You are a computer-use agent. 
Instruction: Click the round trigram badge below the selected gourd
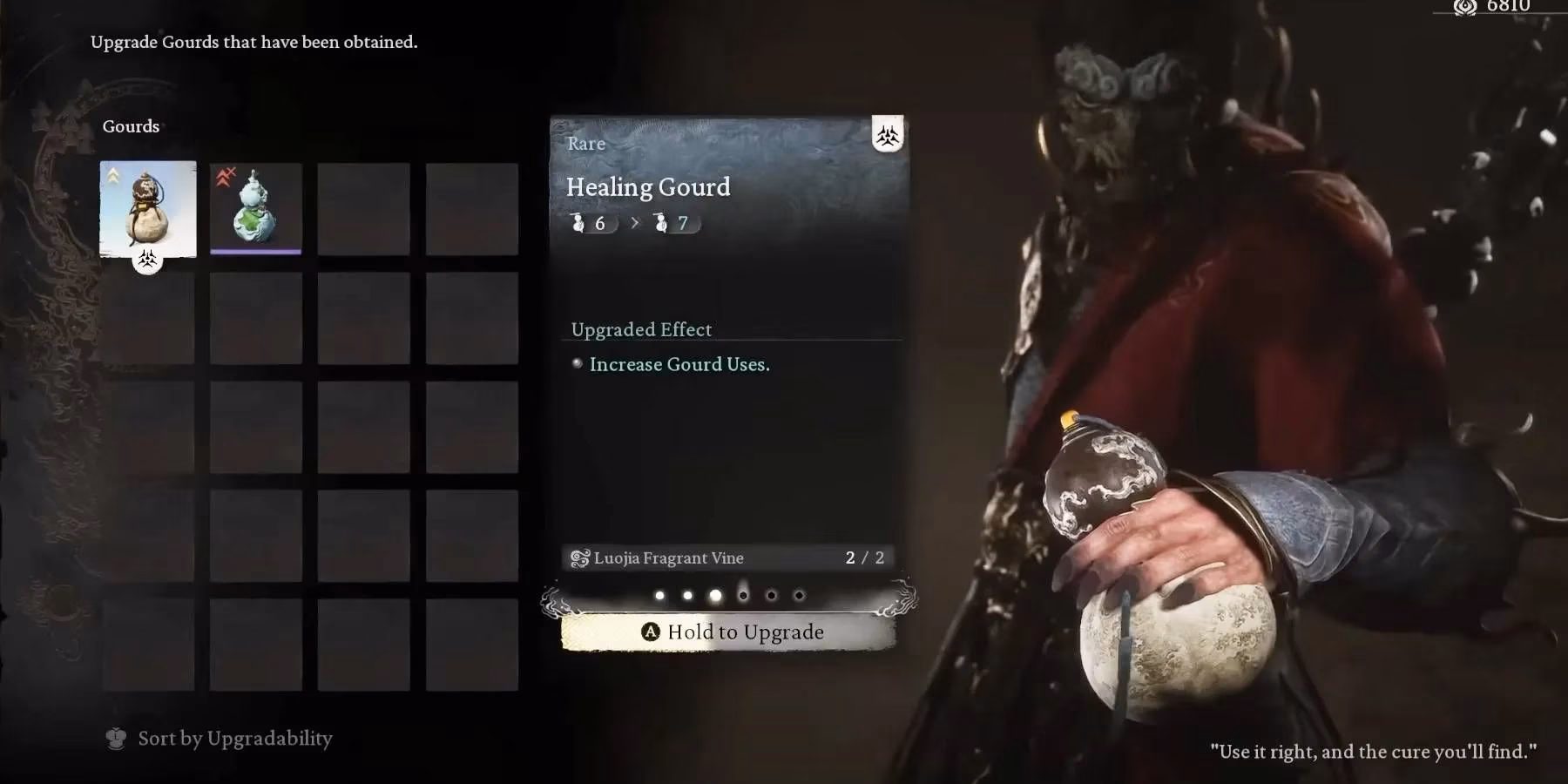146,263
